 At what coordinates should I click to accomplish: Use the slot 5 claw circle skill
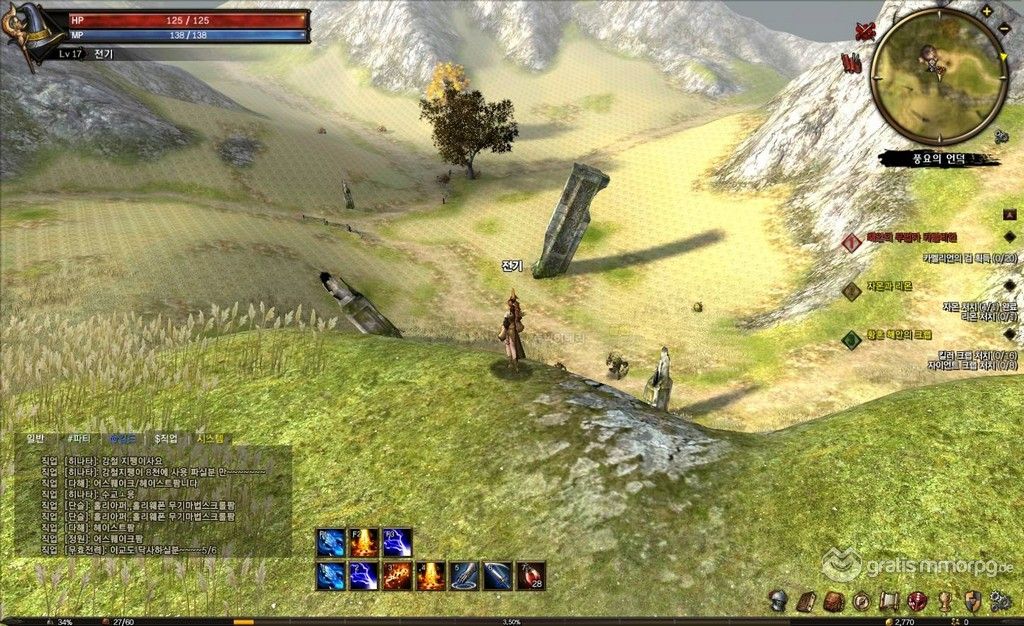464,576
